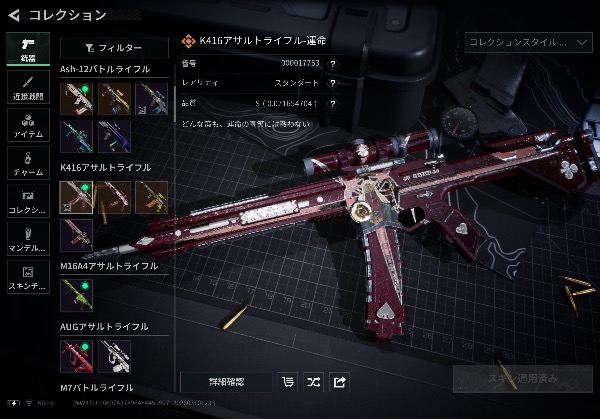
Task: Open the フィルター filter button
Action: click(x=114, y=48)
